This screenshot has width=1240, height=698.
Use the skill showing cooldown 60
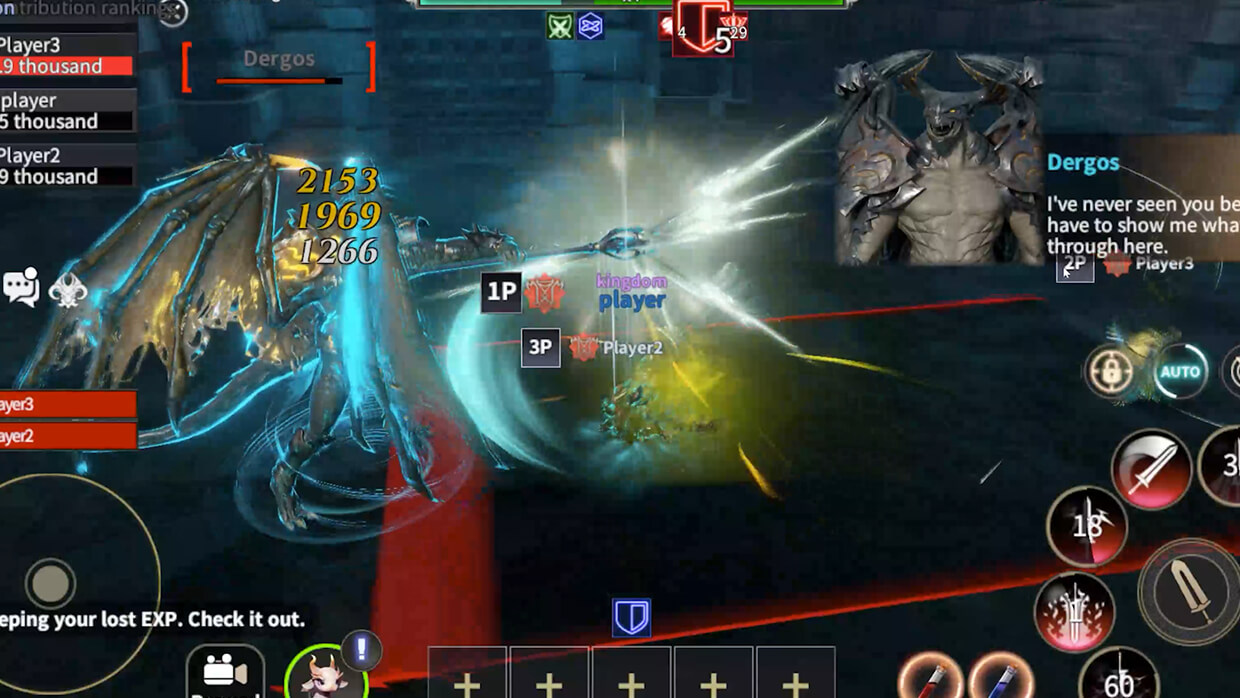1119,678
